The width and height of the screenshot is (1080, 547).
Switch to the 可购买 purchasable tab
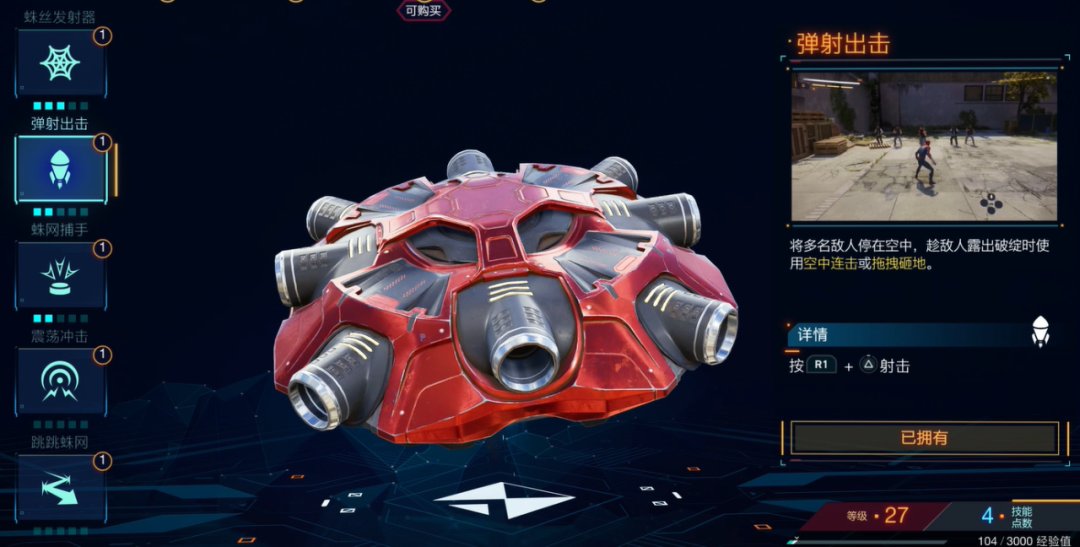coord(424,11)
